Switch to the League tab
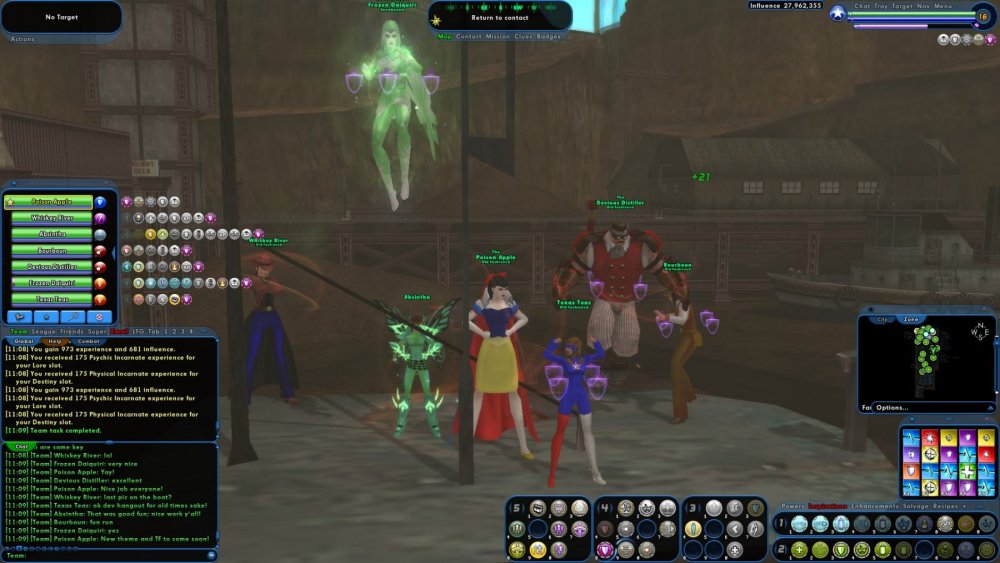This screenshot has height=563, width=1000. click(x=44, y=331)
